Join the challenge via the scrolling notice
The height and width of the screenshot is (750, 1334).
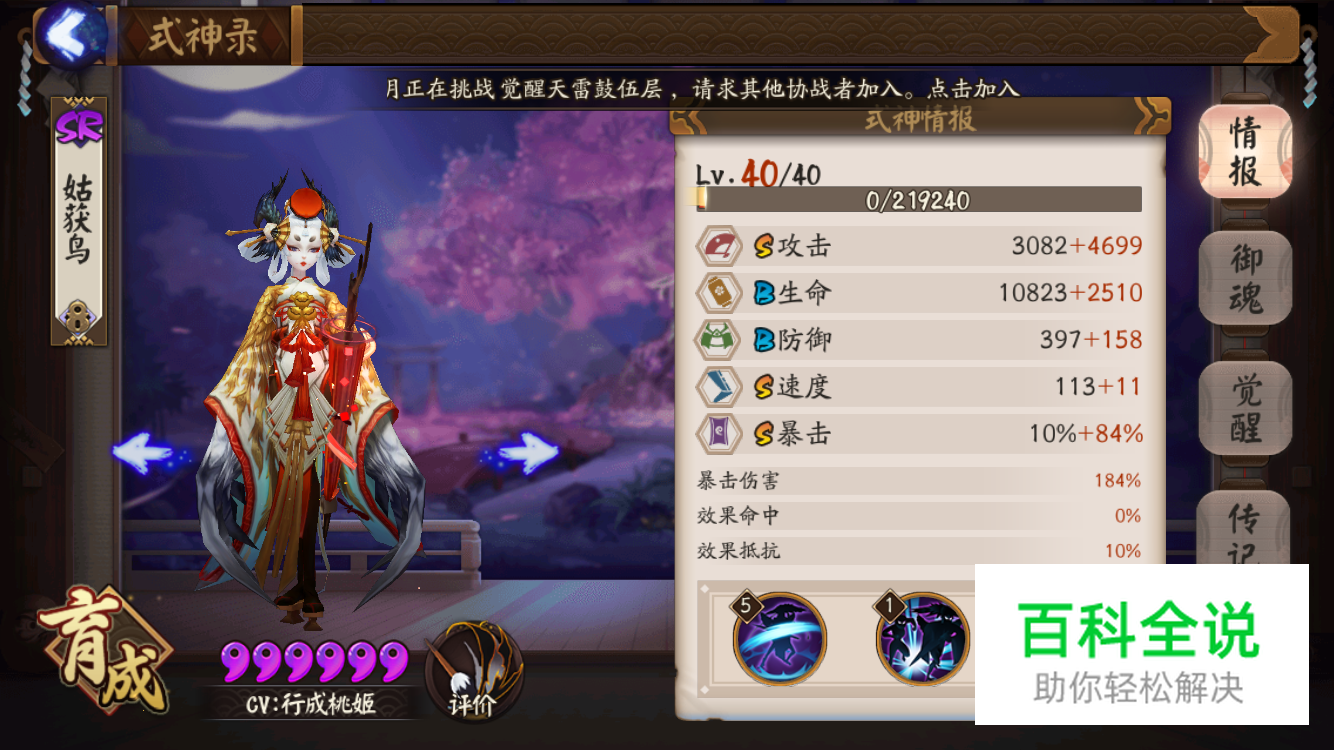pos(702,89)
